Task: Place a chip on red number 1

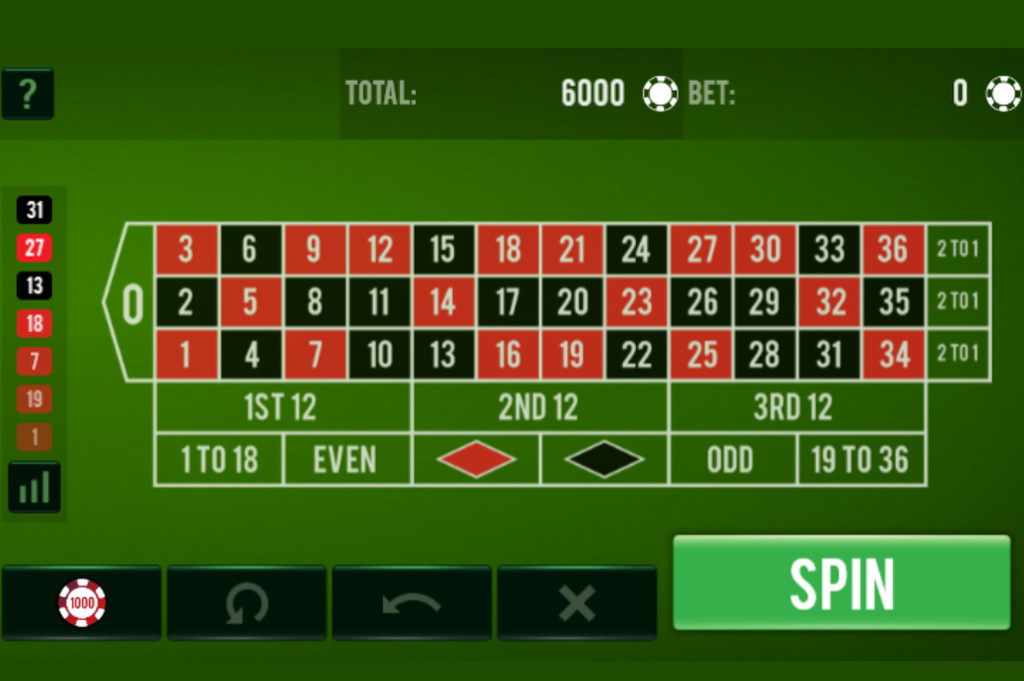Action: point(186,354)
